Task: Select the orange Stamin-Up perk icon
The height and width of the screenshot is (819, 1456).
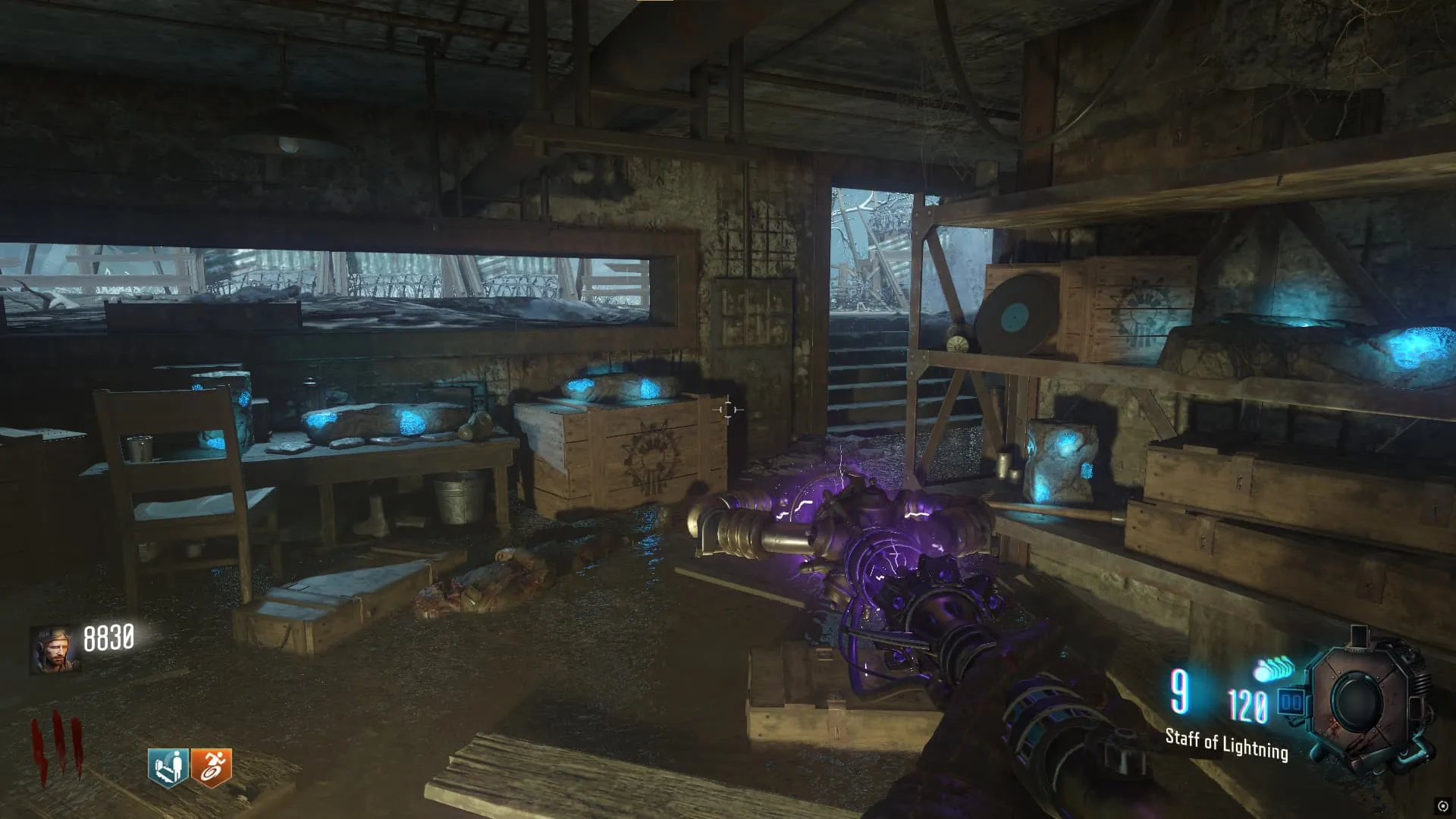Action: point(212,767)
